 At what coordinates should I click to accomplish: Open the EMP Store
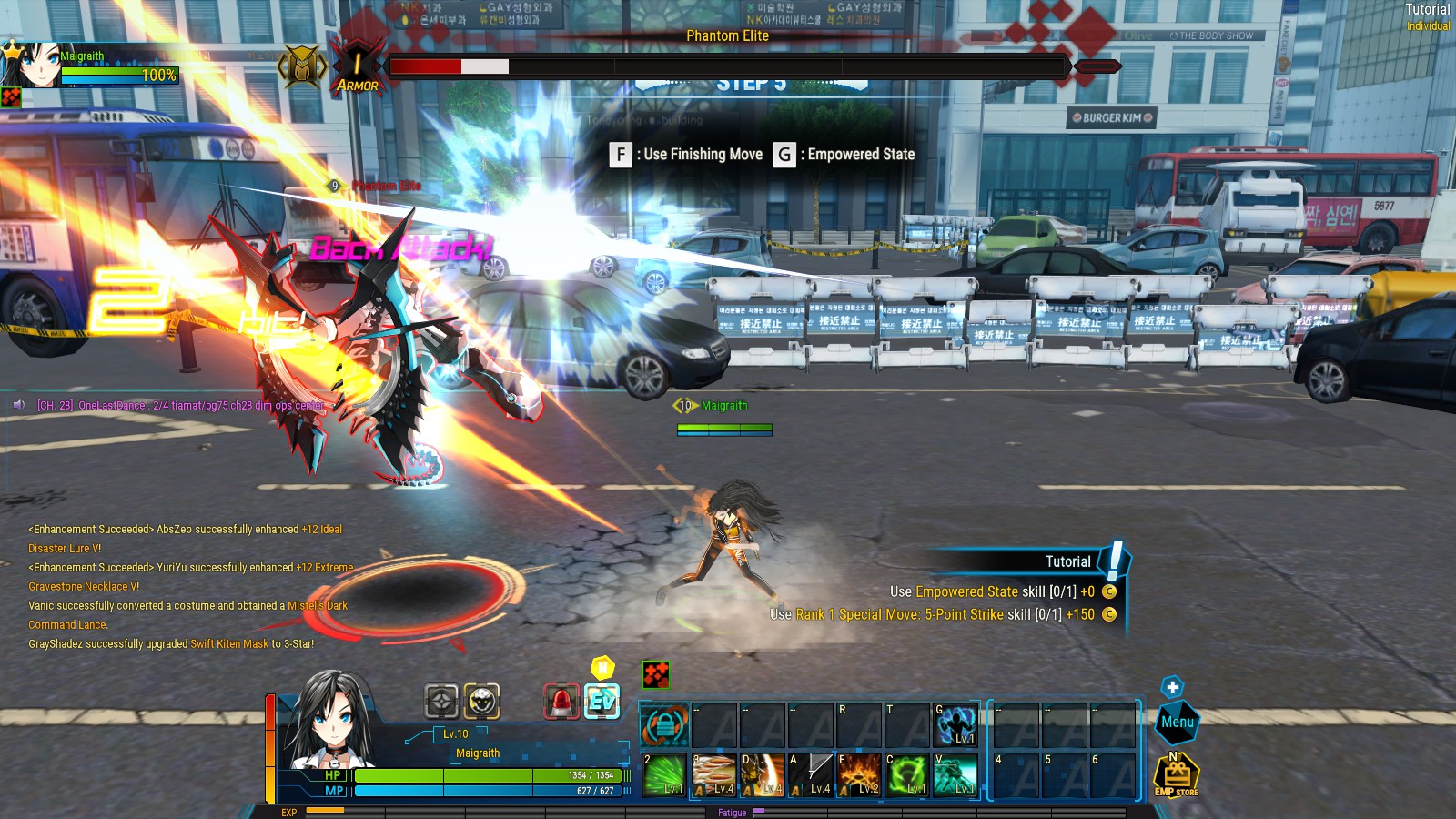coord(1176,776)
